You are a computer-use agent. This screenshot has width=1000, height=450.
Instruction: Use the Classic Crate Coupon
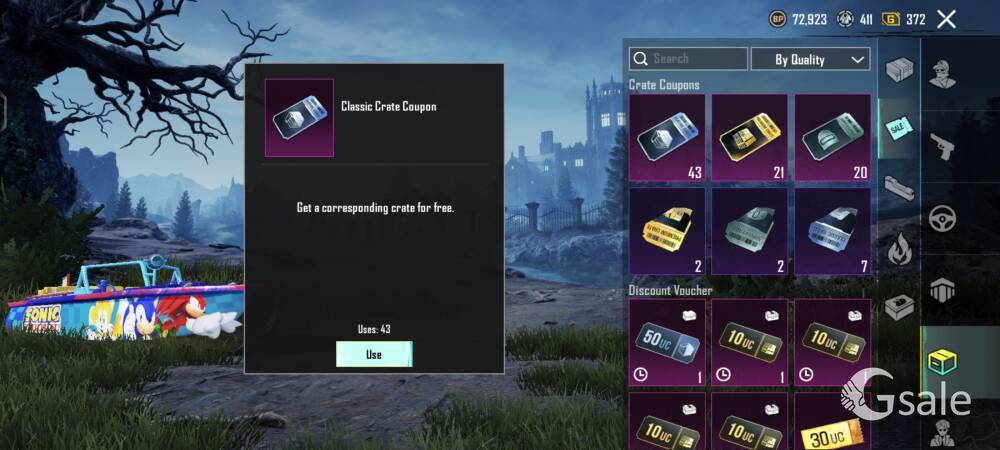[374, 354]
